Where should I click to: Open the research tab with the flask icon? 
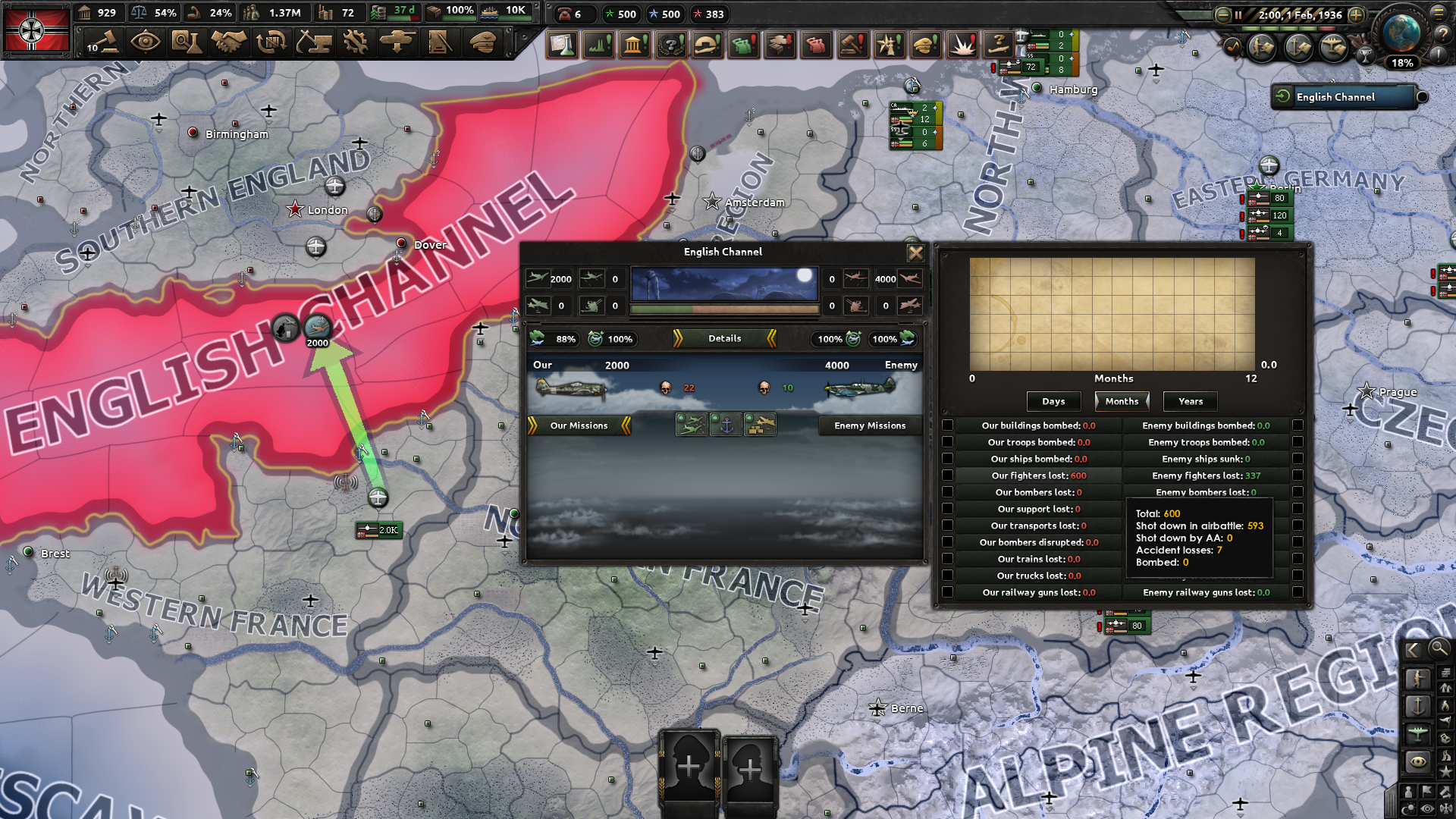(187, 43)
